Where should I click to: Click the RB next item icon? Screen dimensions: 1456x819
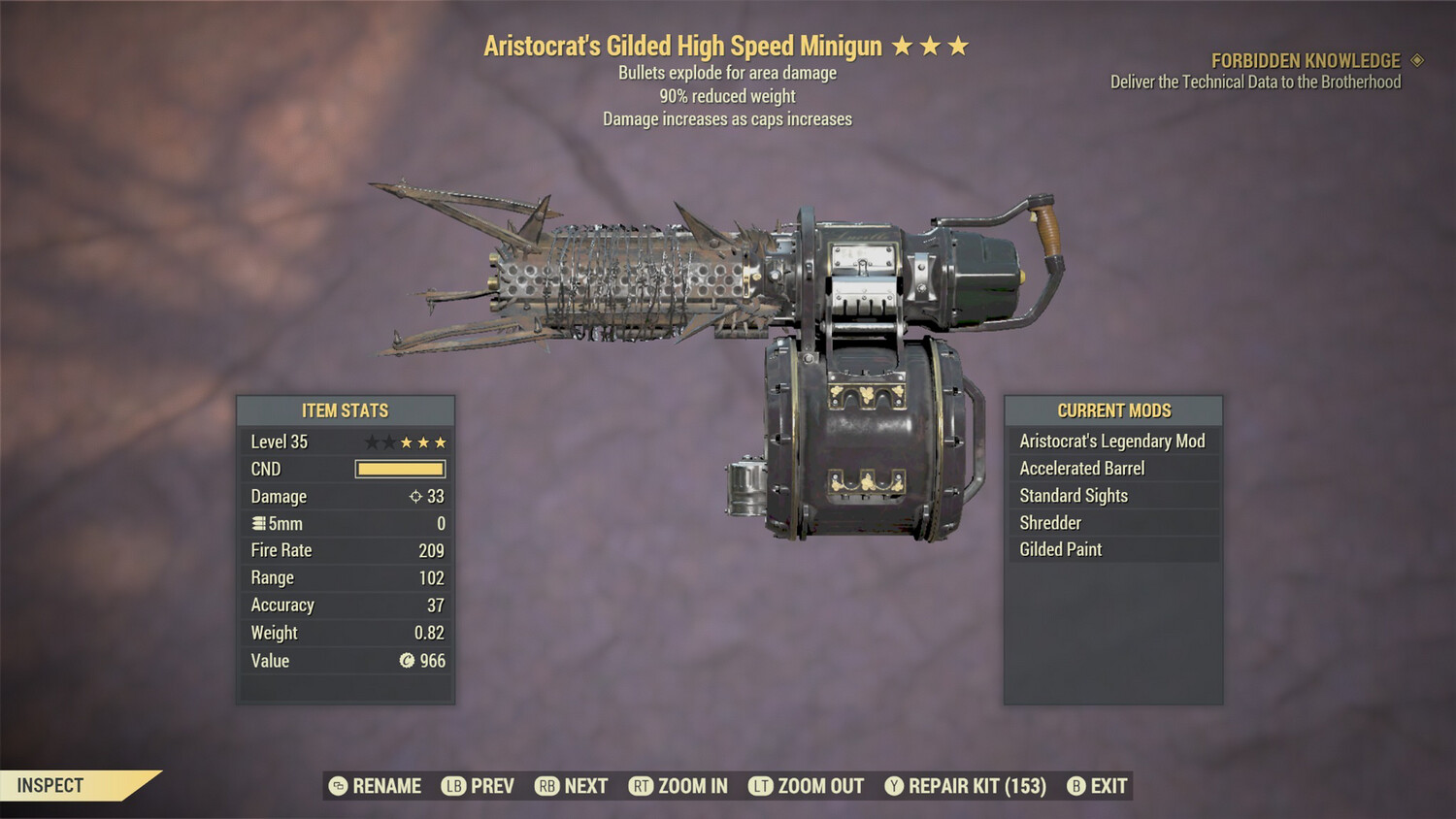click(x=546, y=786)
